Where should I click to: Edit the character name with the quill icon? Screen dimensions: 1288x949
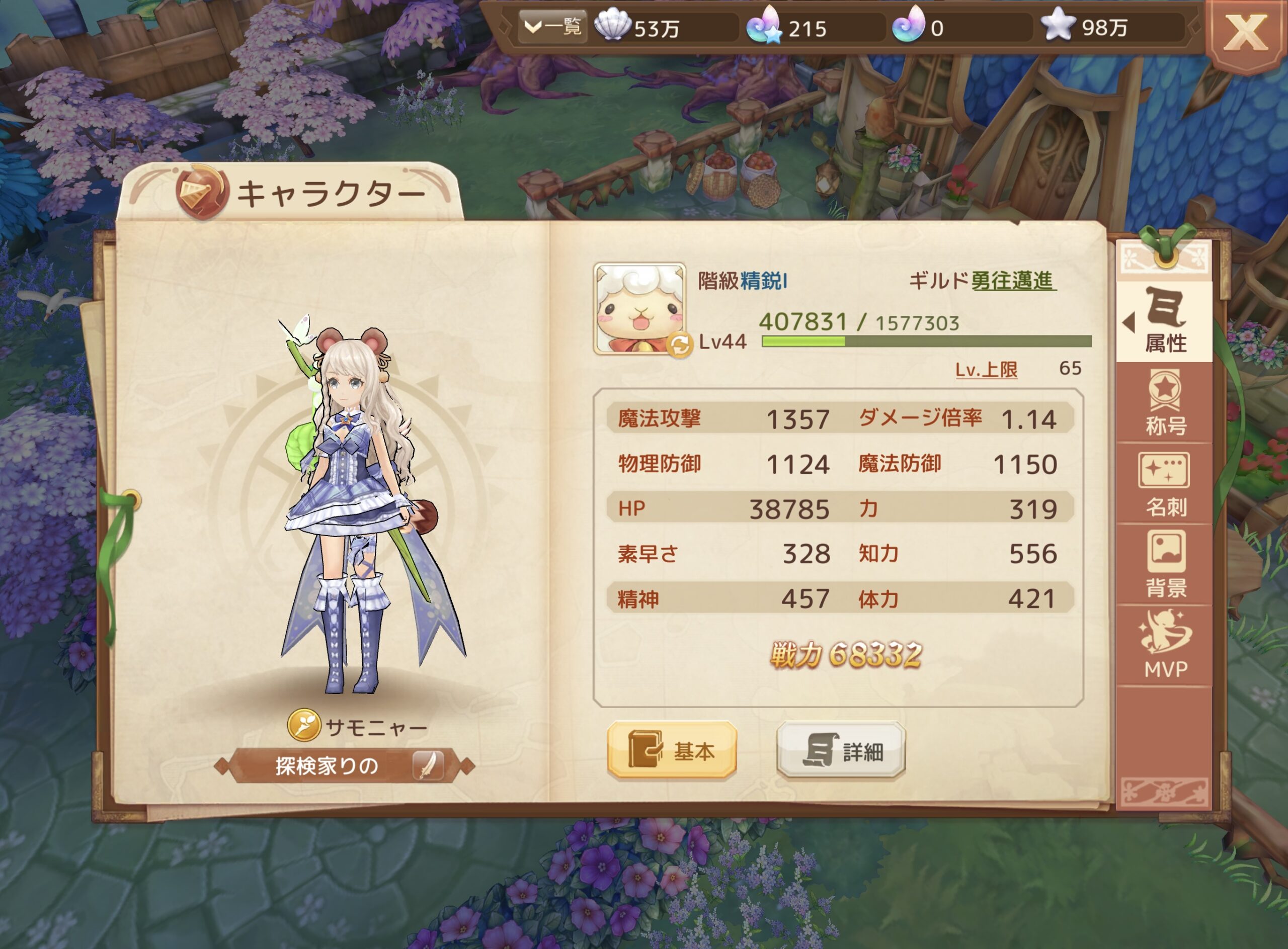(x=428, y=765)
